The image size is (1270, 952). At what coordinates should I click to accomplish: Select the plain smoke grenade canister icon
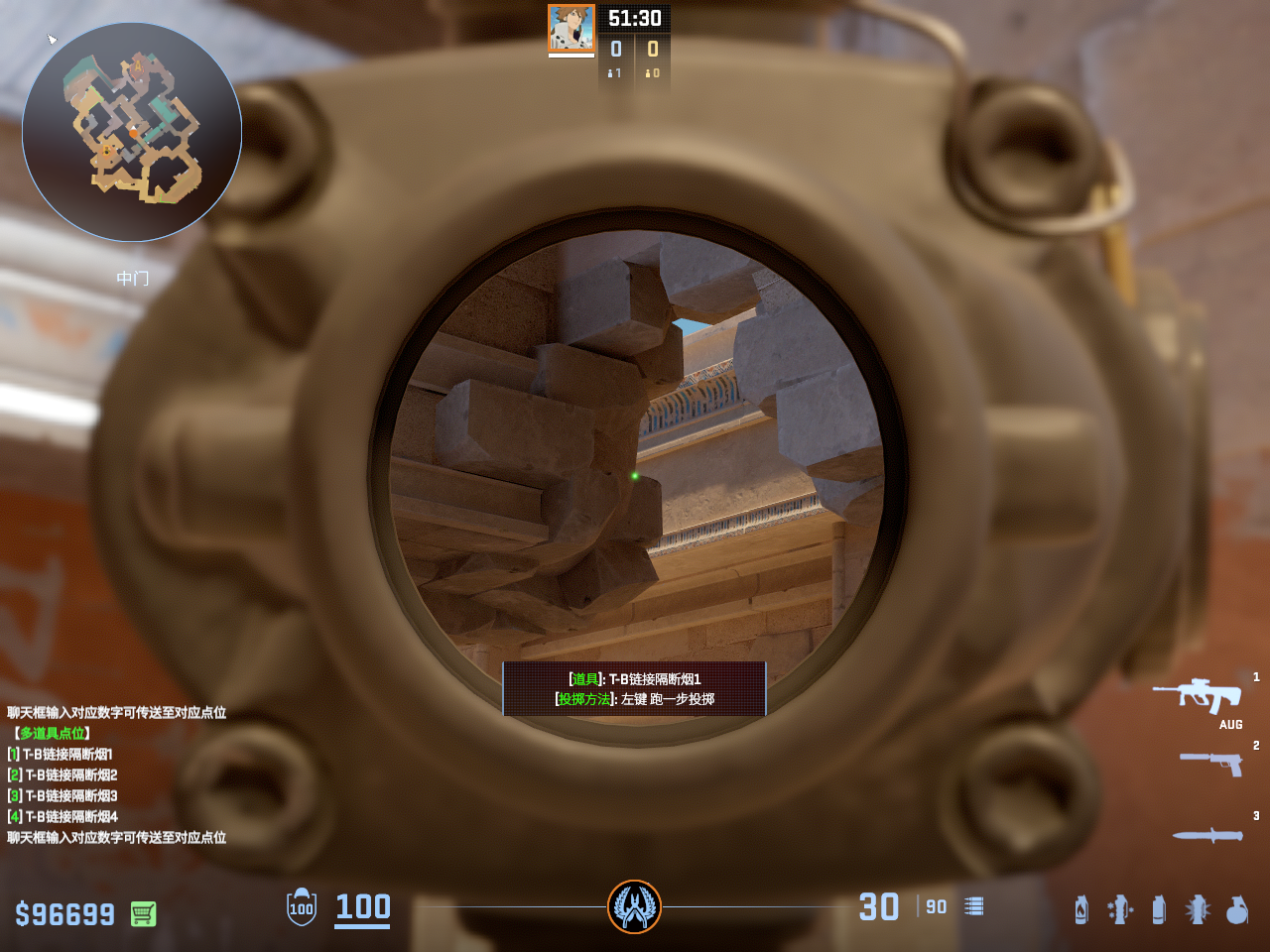click(x=1159, y=909)
